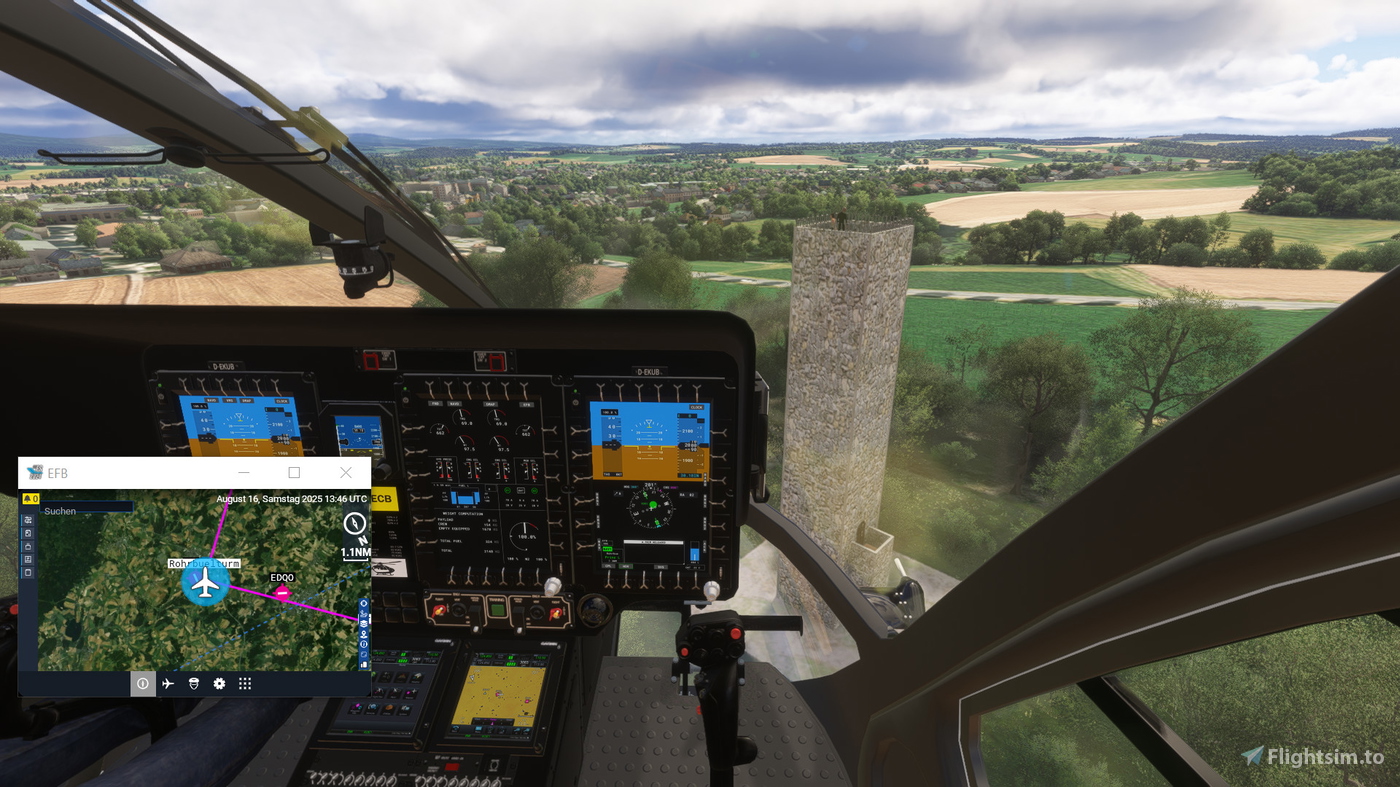This screenshot has width=1400, height=787.
Task: Switch to the last tab in the left EFB sidebar
Action: pos(28,573)
